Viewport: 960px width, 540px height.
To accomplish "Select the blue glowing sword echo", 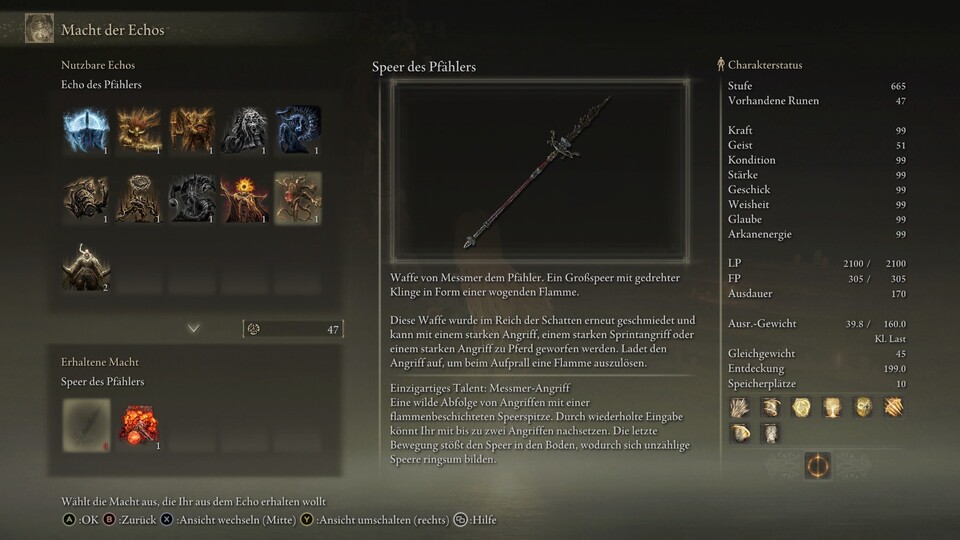I will 85,130.
